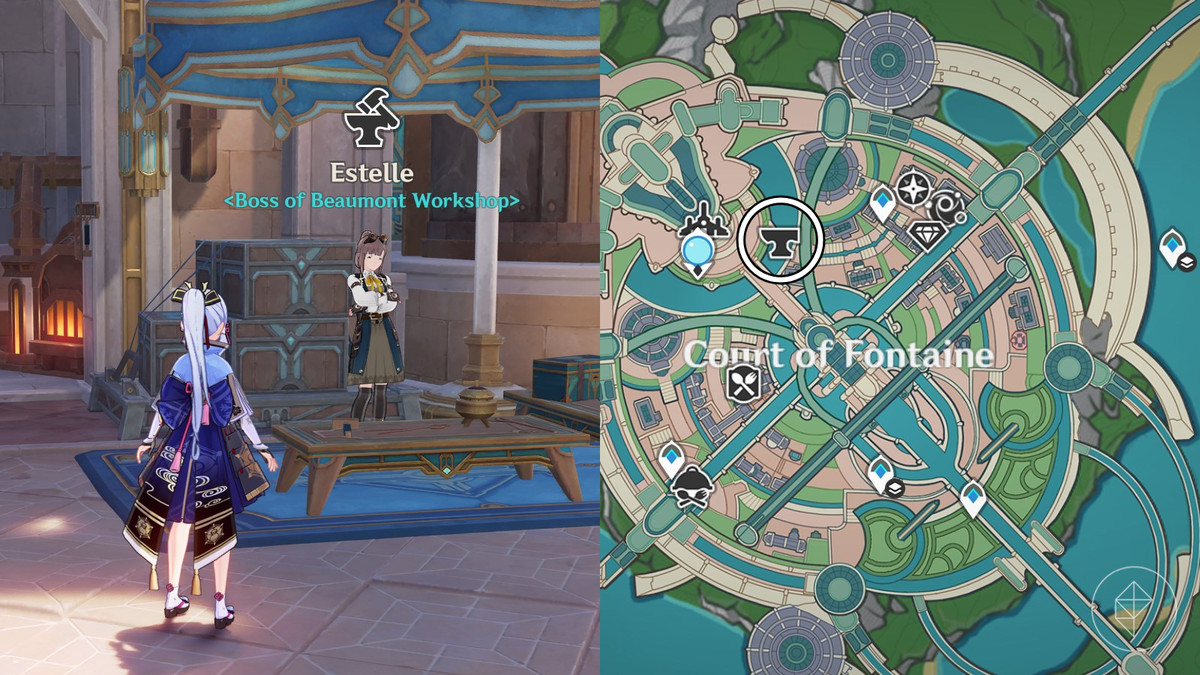Select the cooking pot map icon
The image size is (1200, 675).
point(686,488)
